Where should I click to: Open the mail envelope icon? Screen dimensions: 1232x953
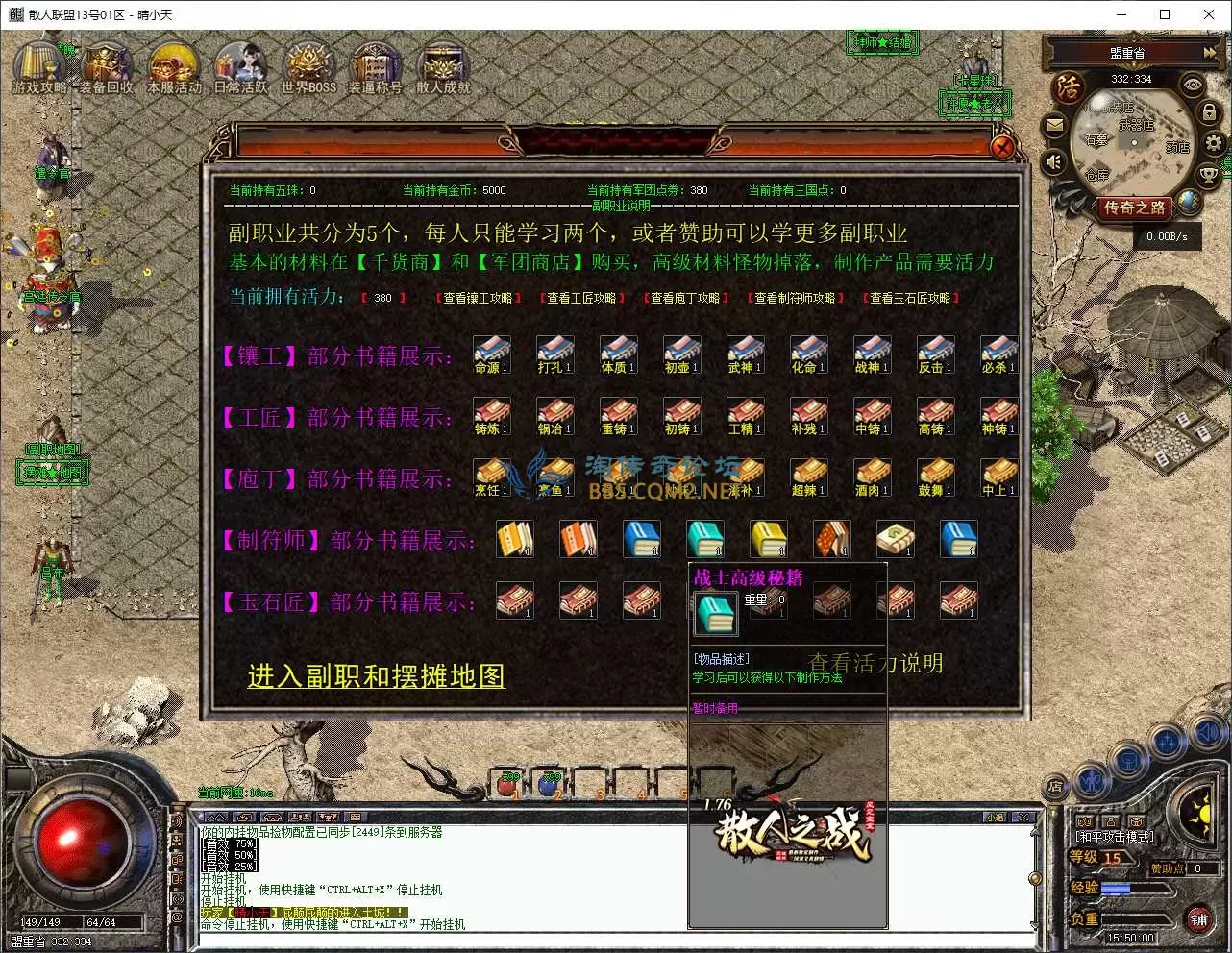1055,125
